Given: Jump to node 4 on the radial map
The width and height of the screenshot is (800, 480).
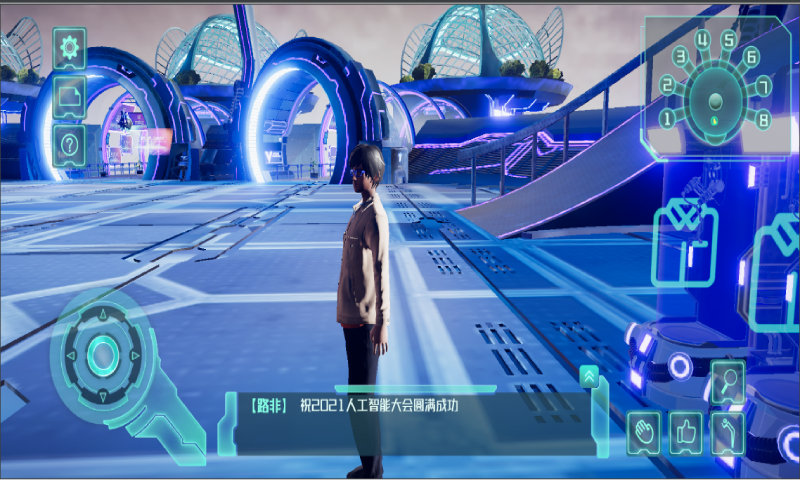Looking at the screenshot, I should 704,41.
